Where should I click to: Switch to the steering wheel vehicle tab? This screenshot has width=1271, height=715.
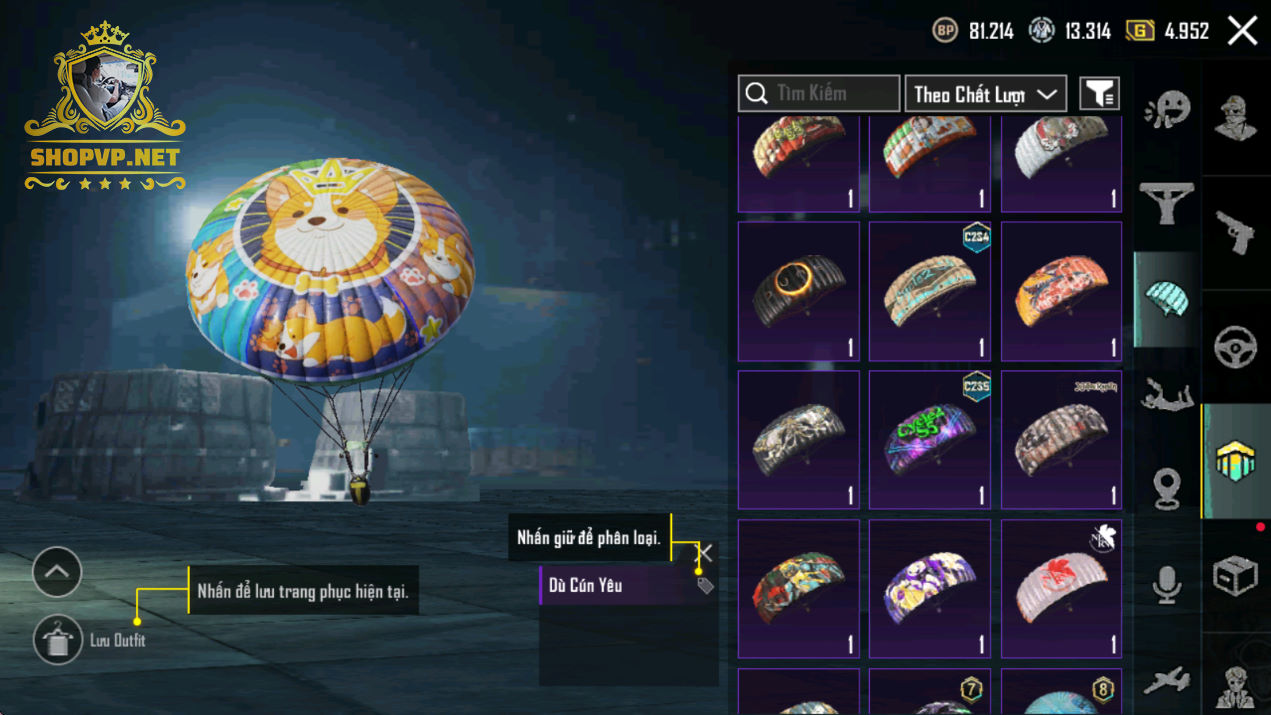[x=1235, y=347]
